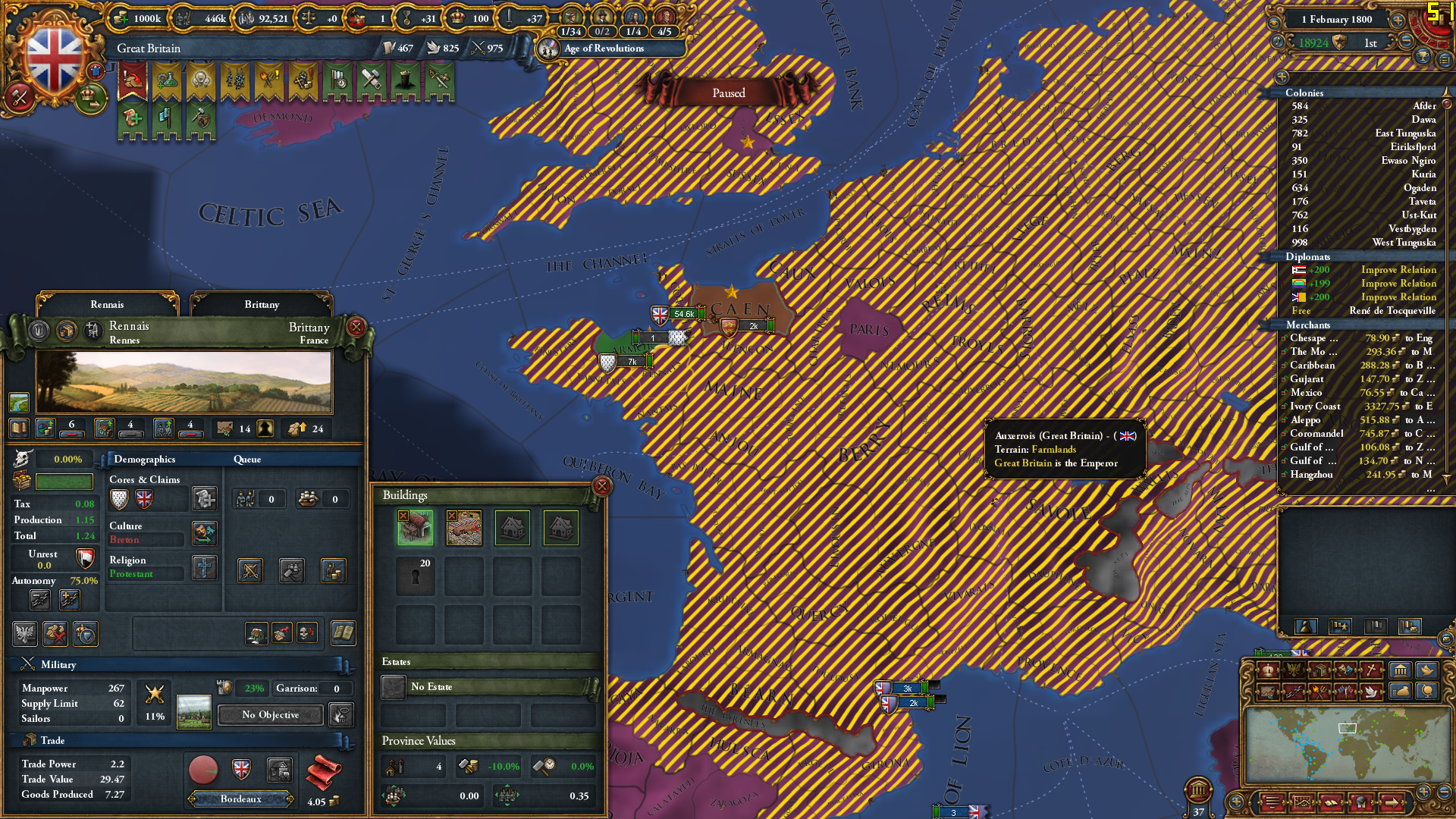Screen dimensions: 1456x819
Task: Toggle the unit silhouette icon next to 14
Action: (x=264, y=428)
